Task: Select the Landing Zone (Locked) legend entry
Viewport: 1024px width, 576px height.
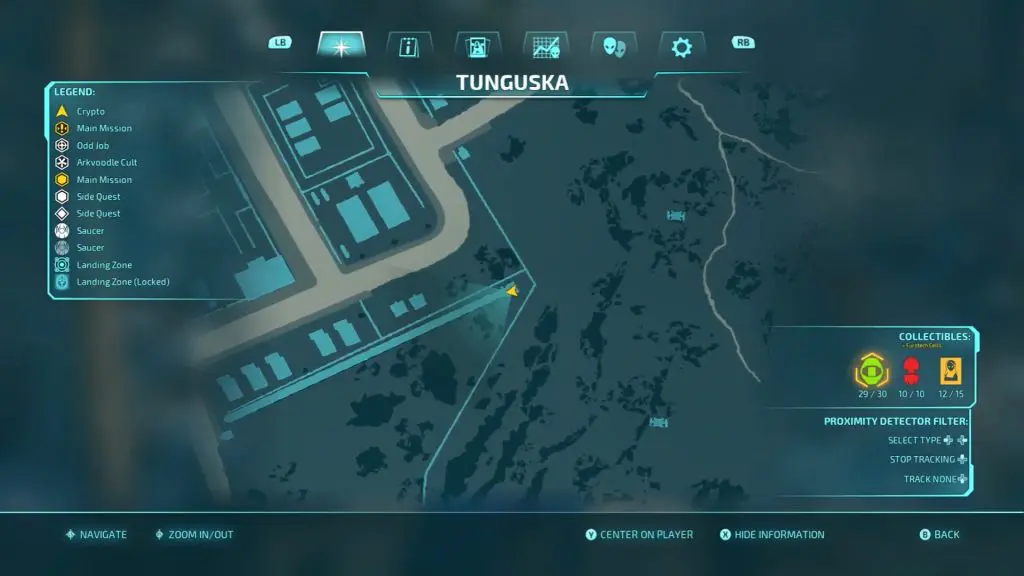Action: [122, 282]
